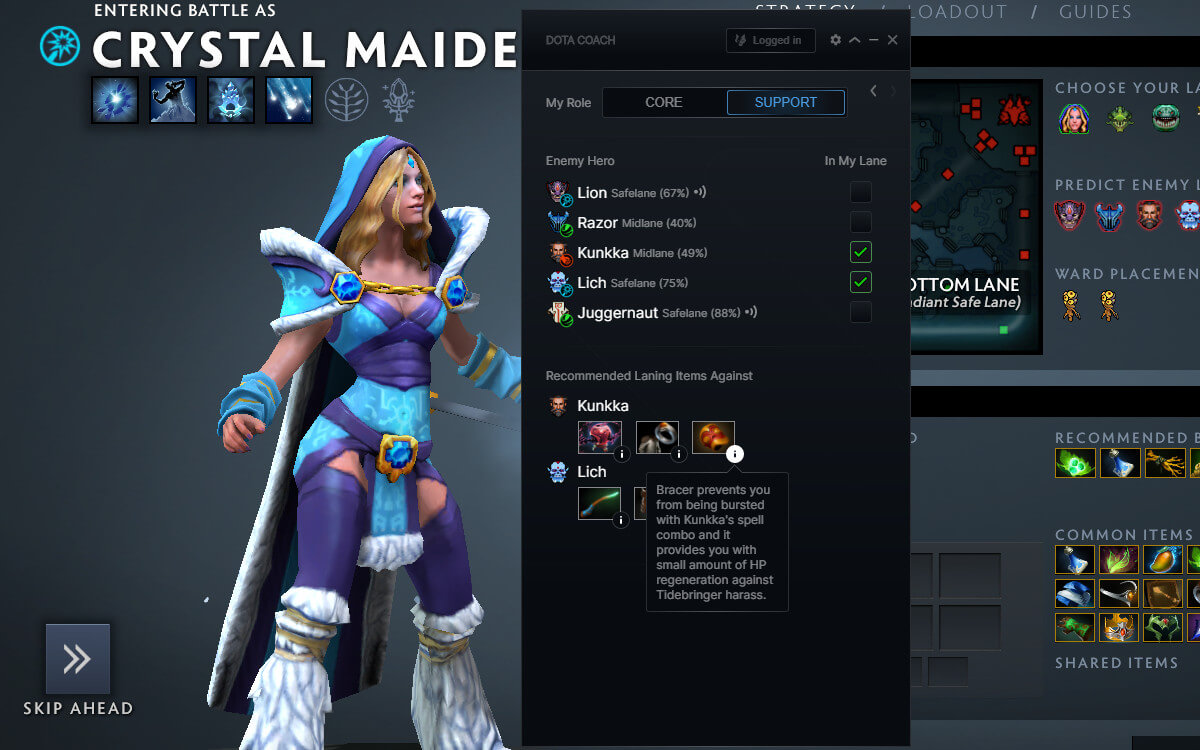Open the Guides tab
Viewport: 1200px width, 750px height.
1094,12
